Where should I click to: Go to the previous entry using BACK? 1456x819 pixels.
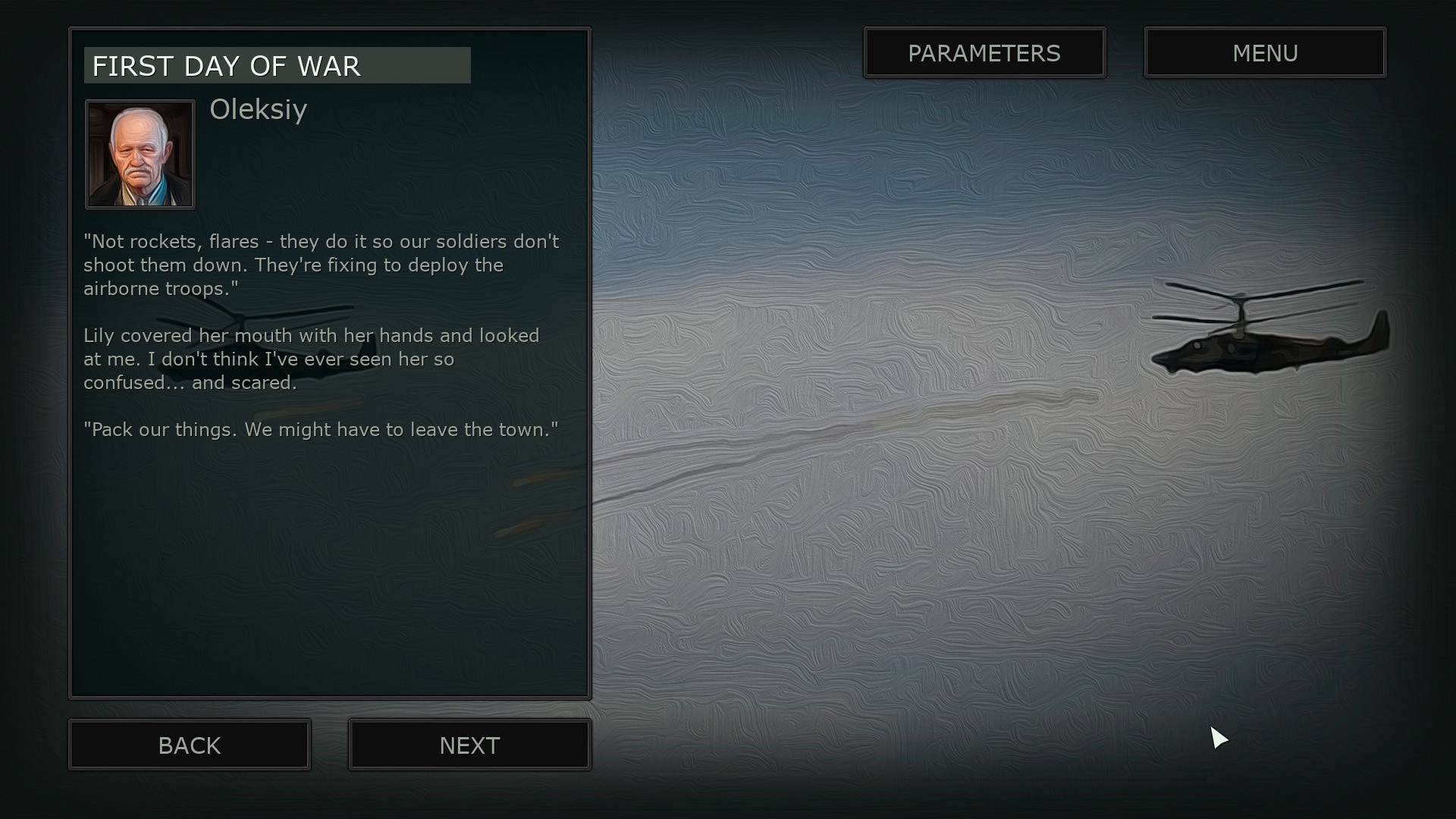point(189,745)
